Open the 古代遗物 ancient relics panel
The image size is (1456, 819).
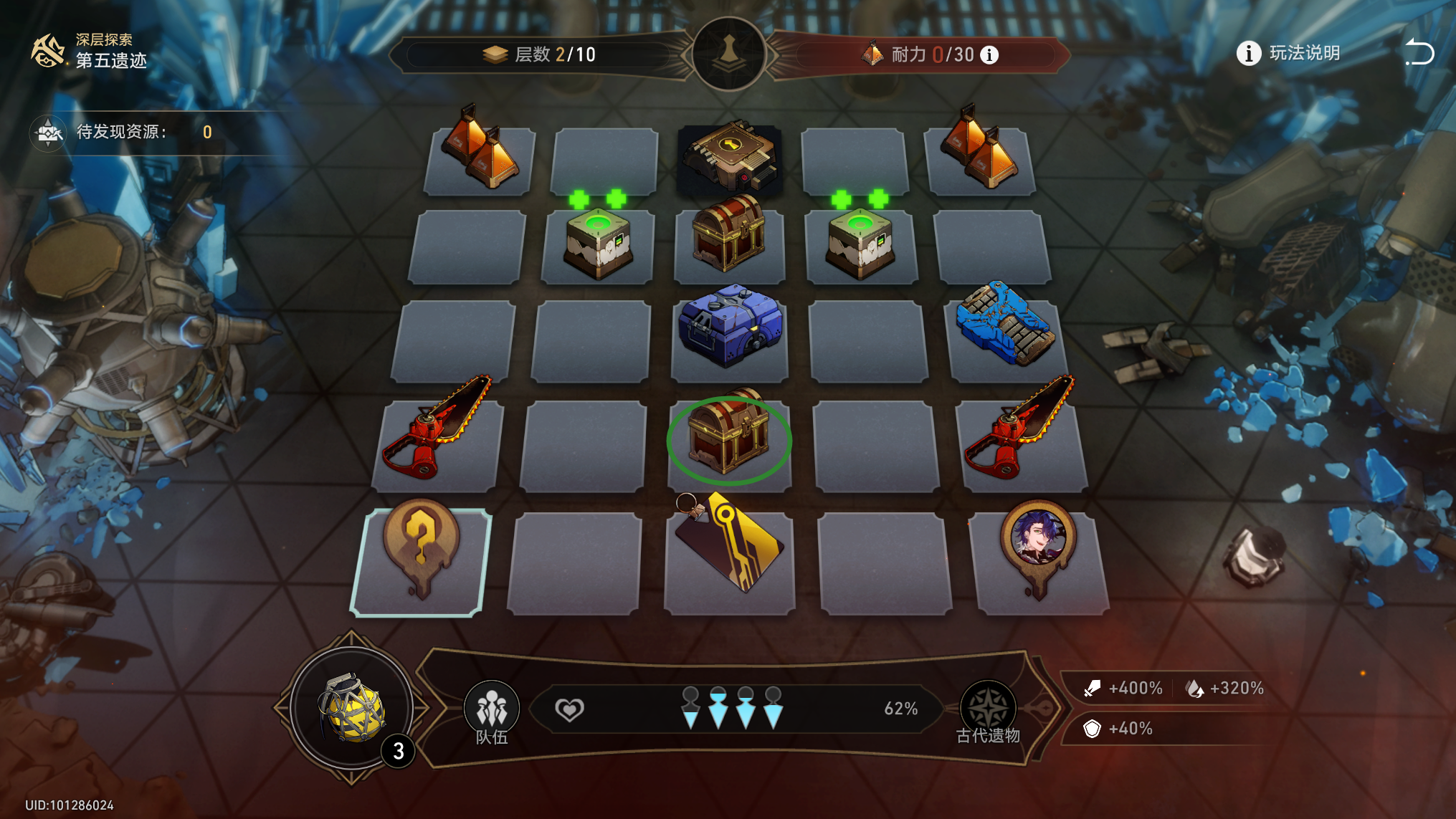pos(987,712)
